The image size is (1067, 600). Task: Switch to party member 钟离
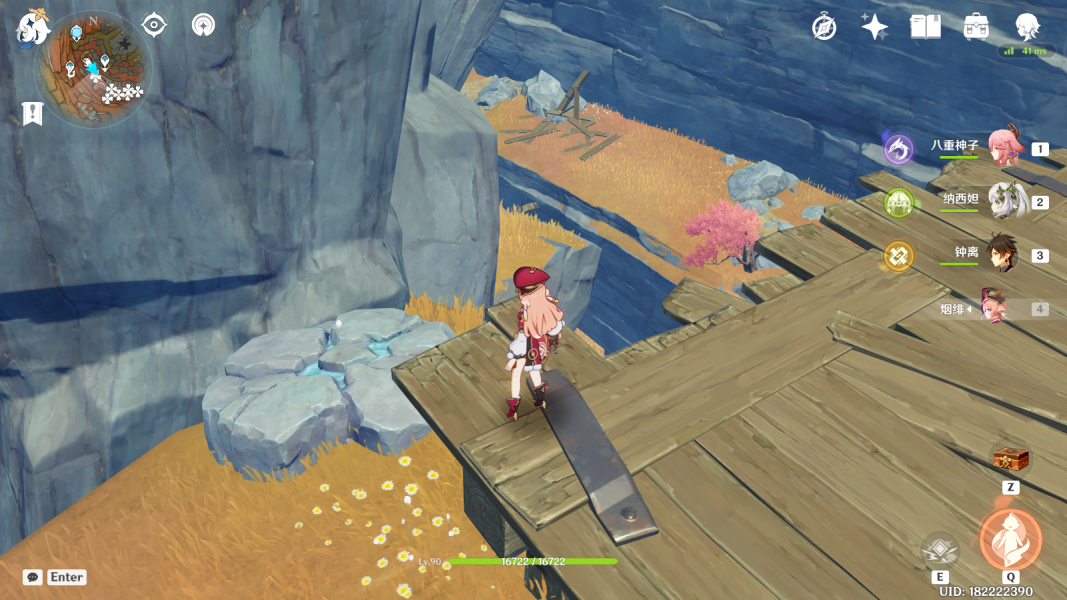[x=1003, y=255]
